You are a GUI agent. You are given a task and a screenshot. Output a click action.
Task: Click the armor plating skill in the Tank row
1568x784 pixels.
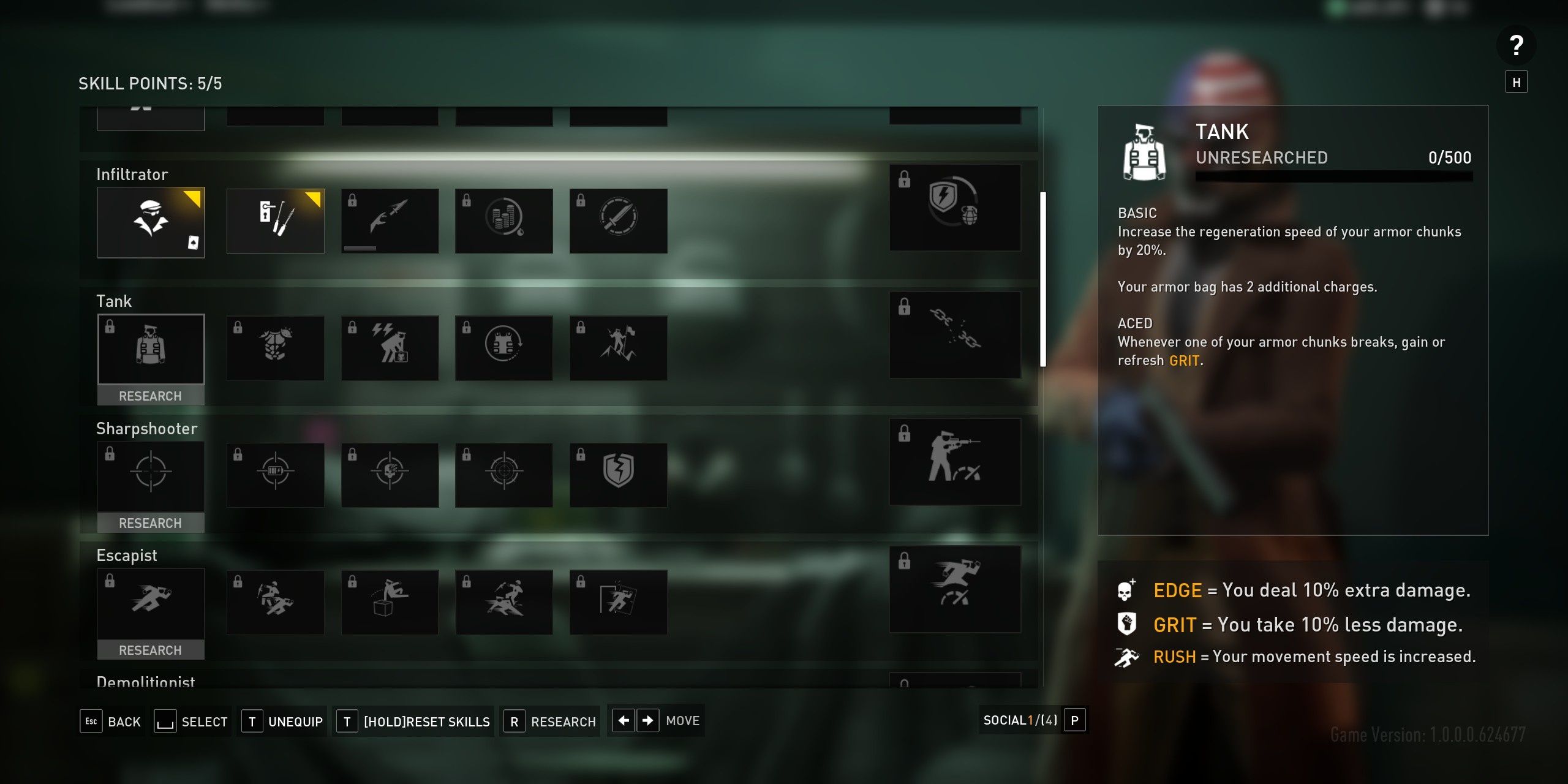tap(275, 347)
